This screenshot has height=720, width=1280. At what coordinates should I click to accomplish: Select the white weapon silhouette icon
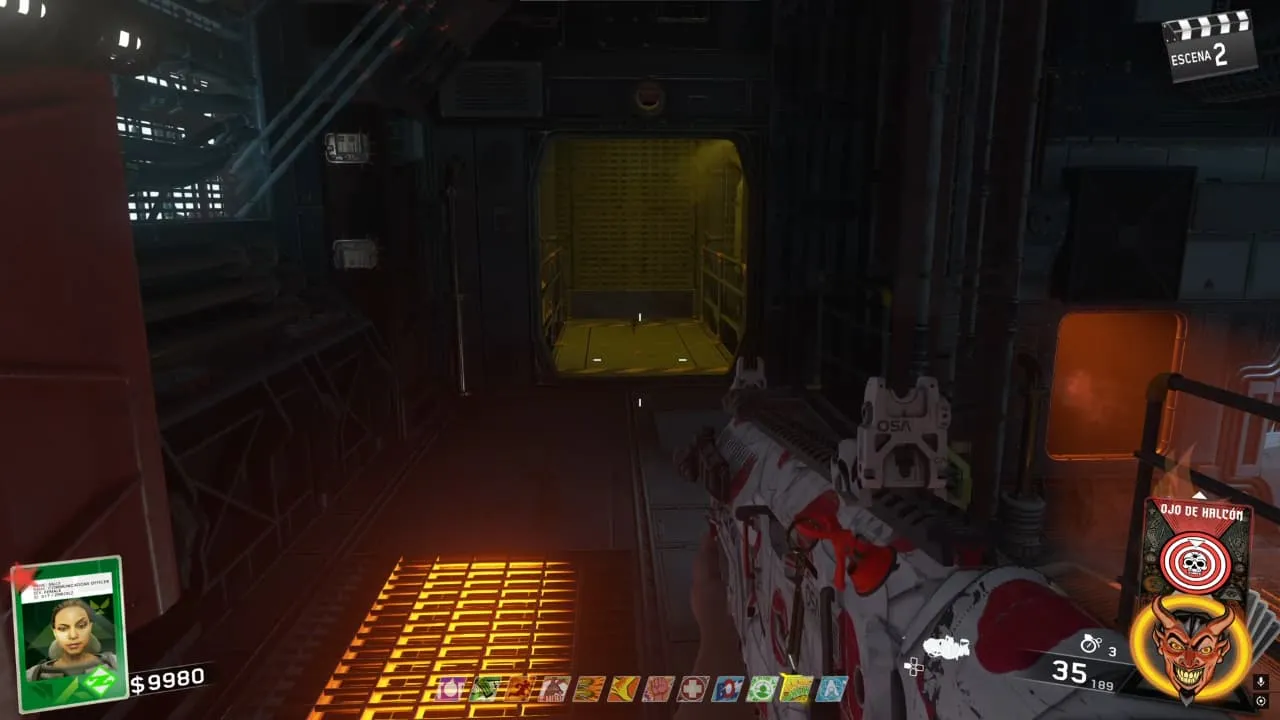(x=946, y=648)
